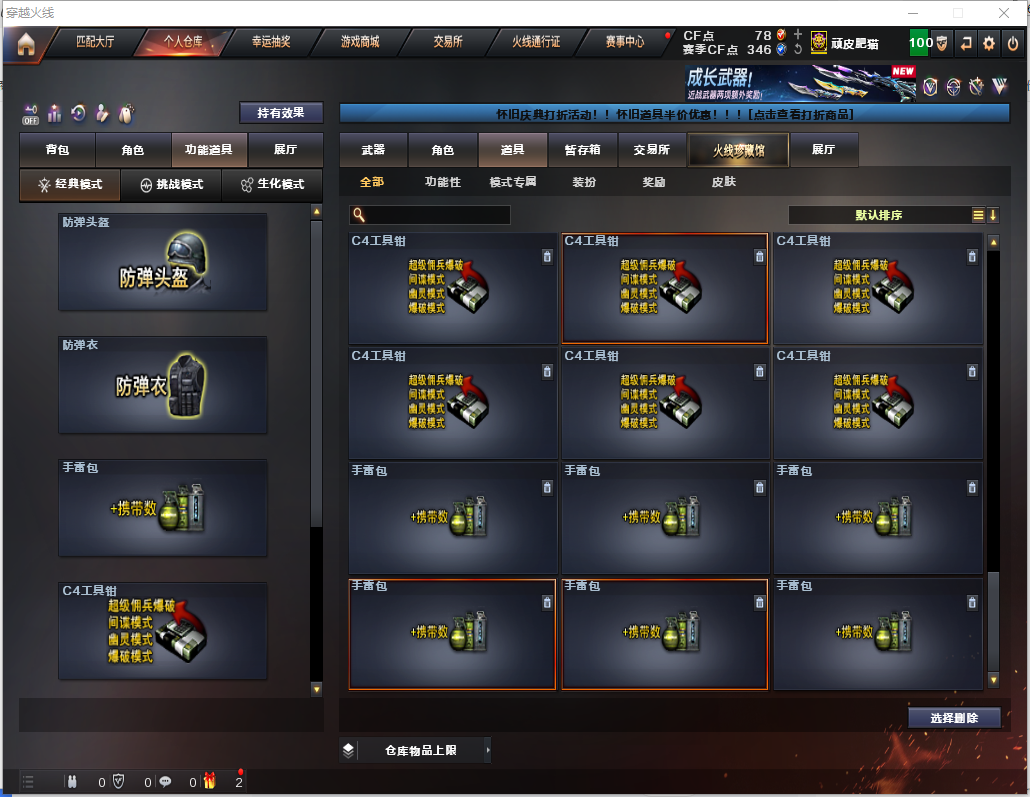1030x797 pixels.
Task: Open settings with the gear icon
Action: [x=989, y=43]
